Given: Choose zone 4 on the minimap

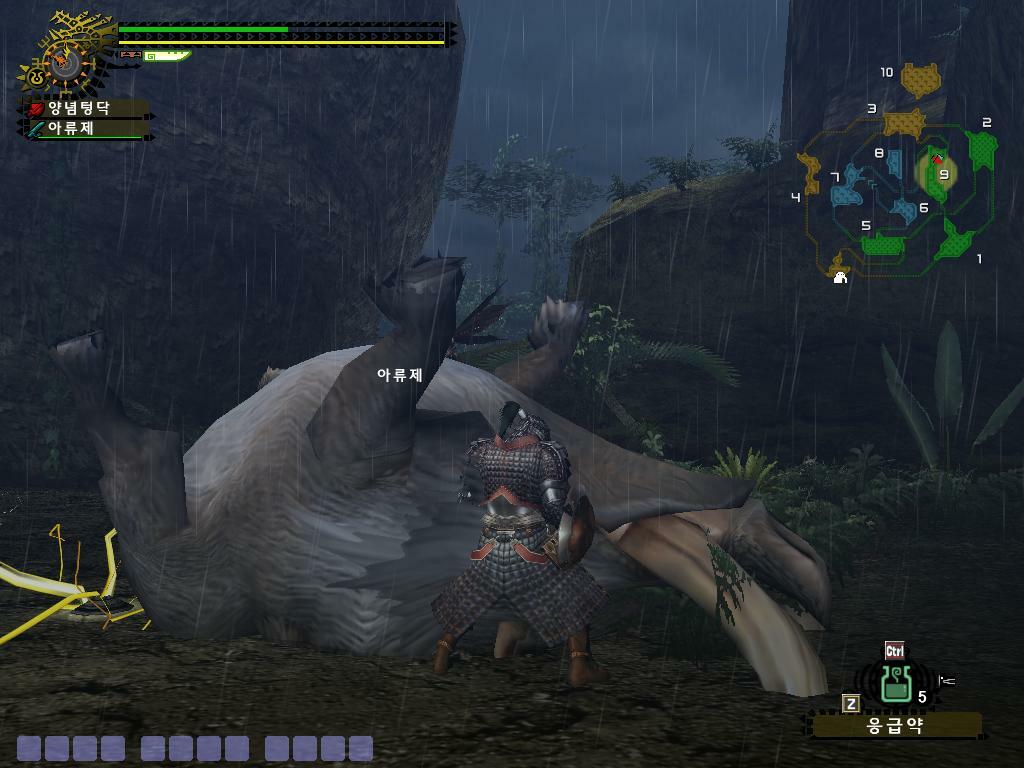Looking at the screenshot, I should 808,172.
